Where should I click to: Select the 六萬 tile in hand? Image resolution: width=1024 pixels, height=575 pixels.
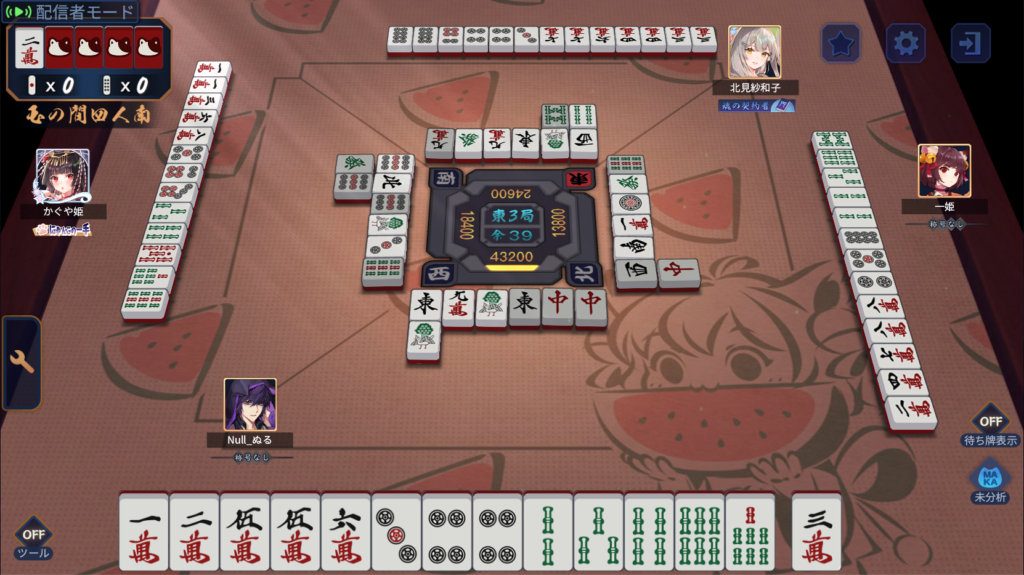tap(346, 532)
